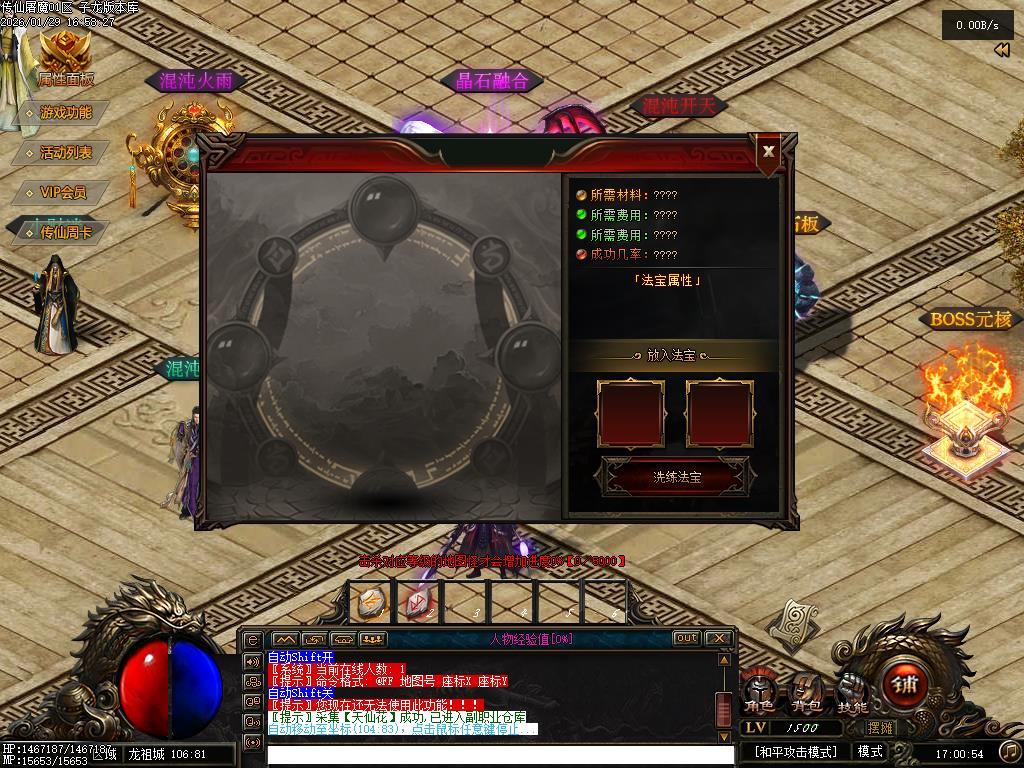The height and width of the screenshot is (768, 1024).
Task: Open the 属性面板 attribute panel
Action: coord(66,60)
